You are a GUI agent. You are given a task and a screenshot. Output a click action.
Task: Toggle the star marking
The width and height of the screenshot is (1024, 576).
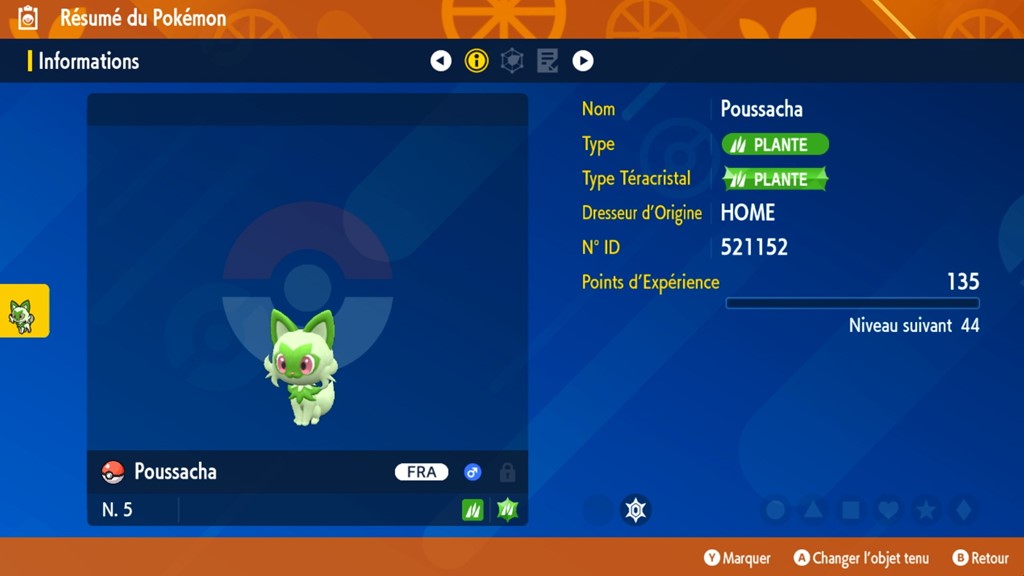click(x=926, y=510)
